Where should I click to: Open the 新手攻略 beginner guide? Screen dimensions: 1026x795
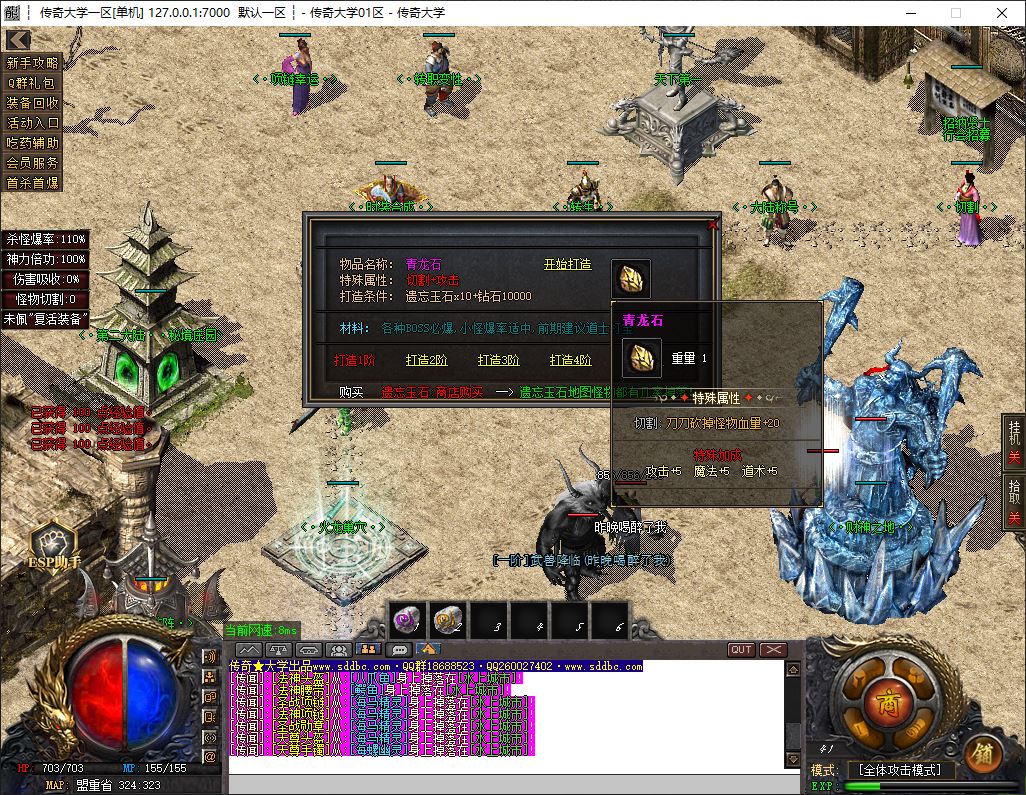[x=33, y=63]
